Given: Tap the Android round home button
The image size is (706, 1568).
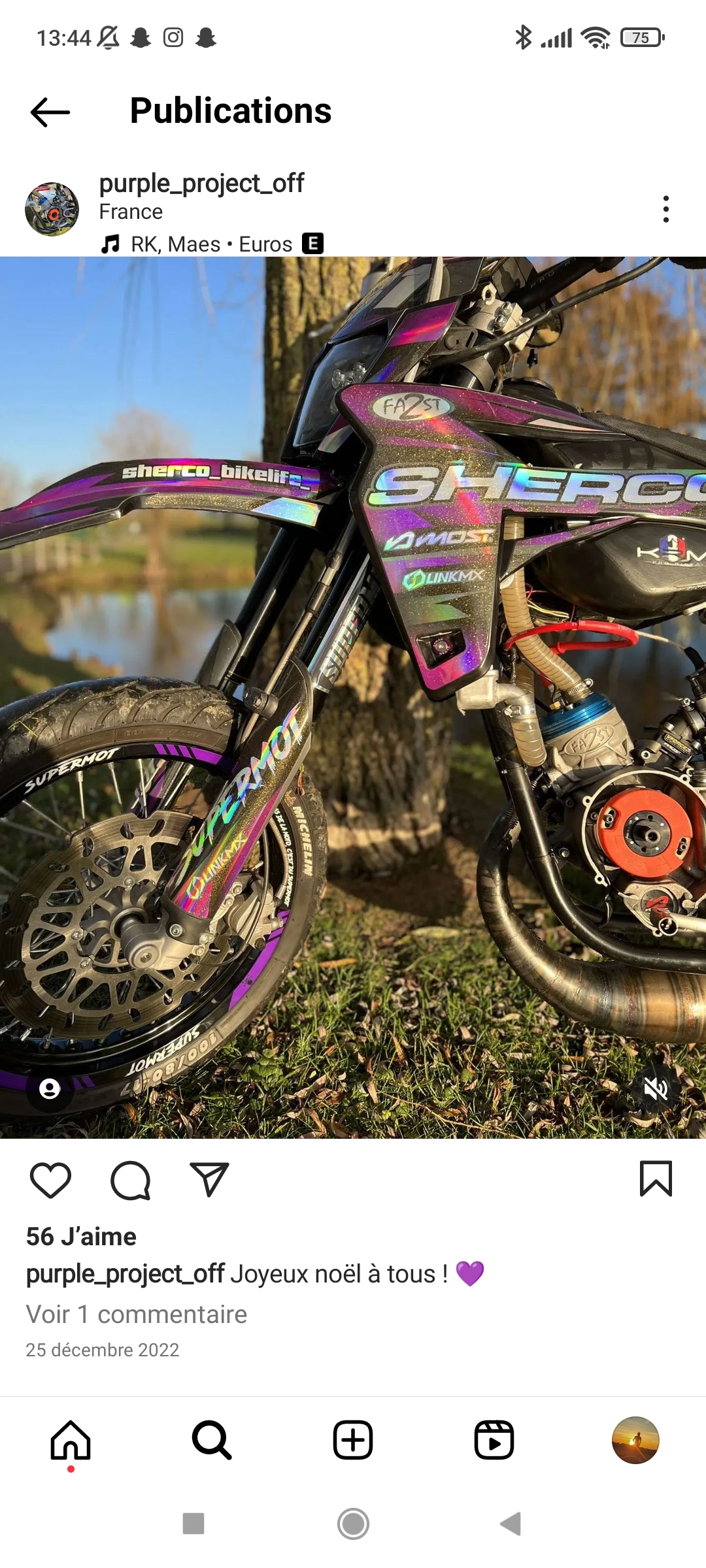Looking at the screenshot, I should coord(353,1524).
